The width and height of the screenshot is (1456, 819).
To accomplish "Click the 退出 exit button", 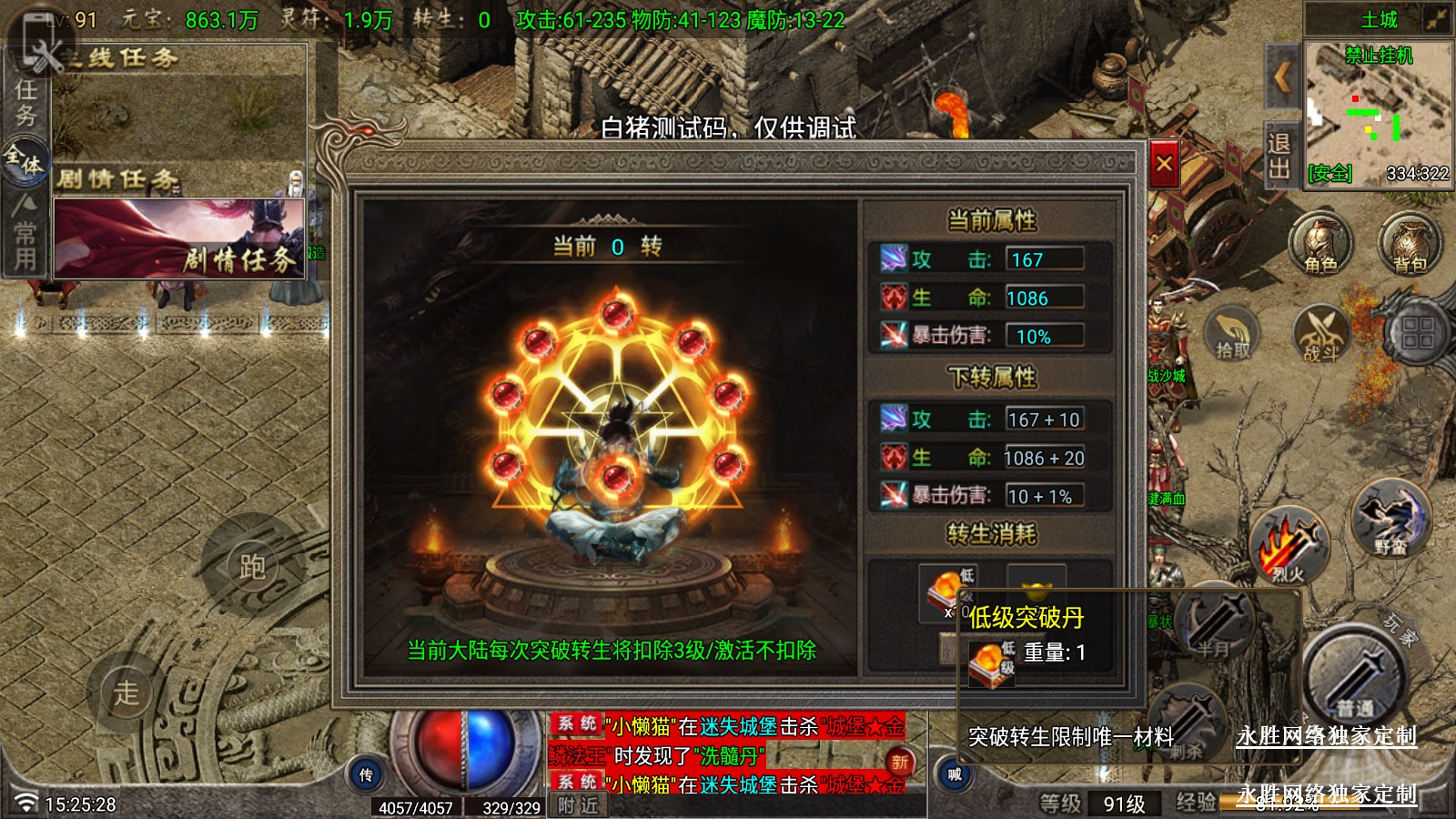I will pos(1279,156).
